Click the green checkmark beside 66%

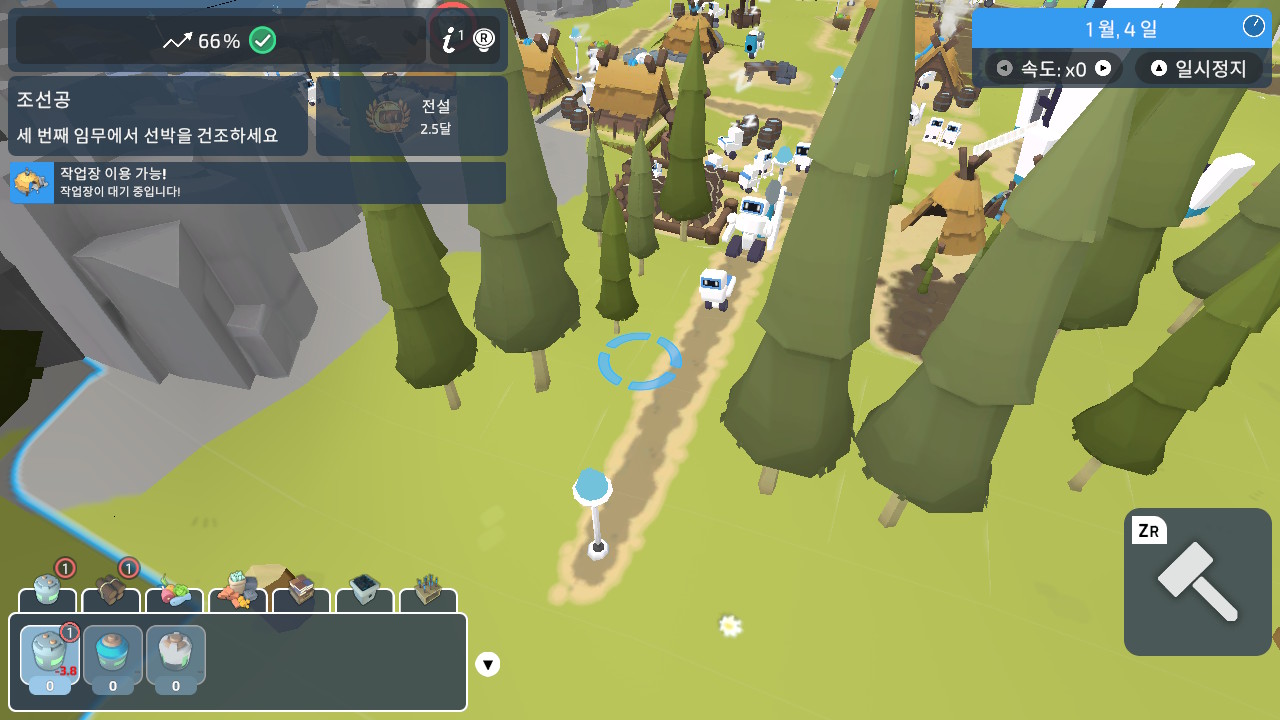click(261, 40)
